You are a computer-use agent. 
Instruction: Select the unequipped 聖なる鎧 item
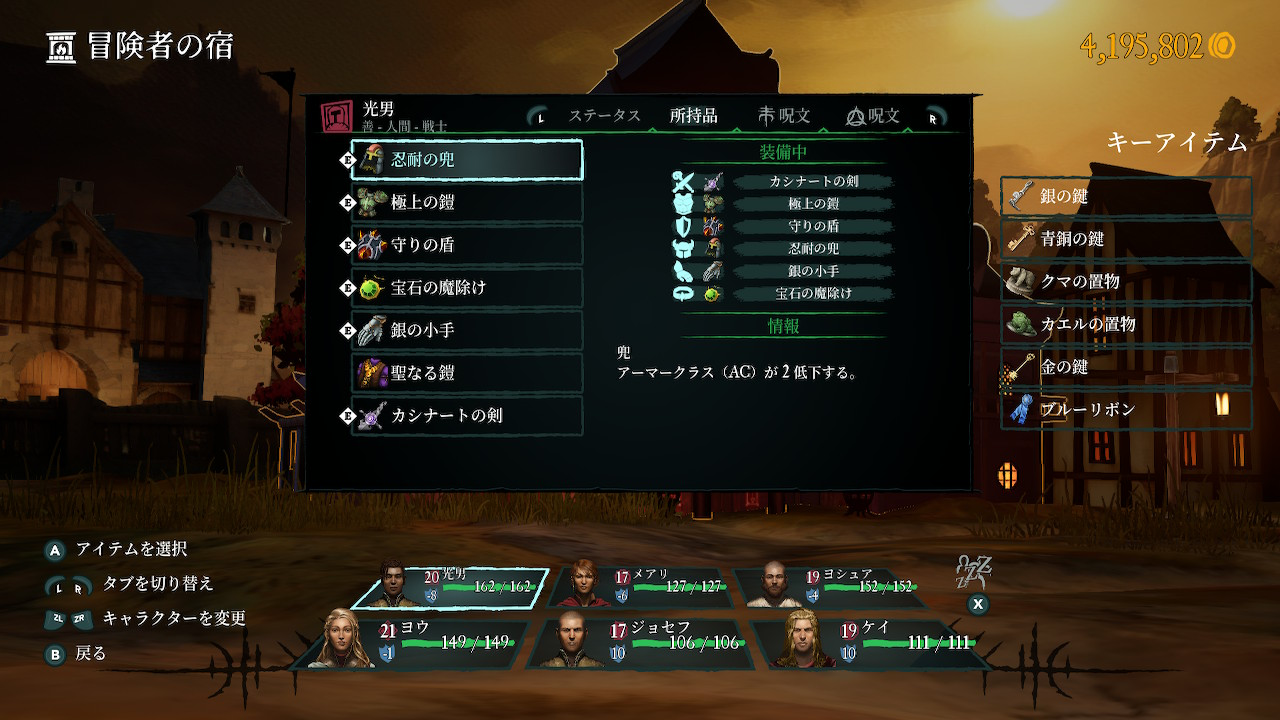pos(467,373)
